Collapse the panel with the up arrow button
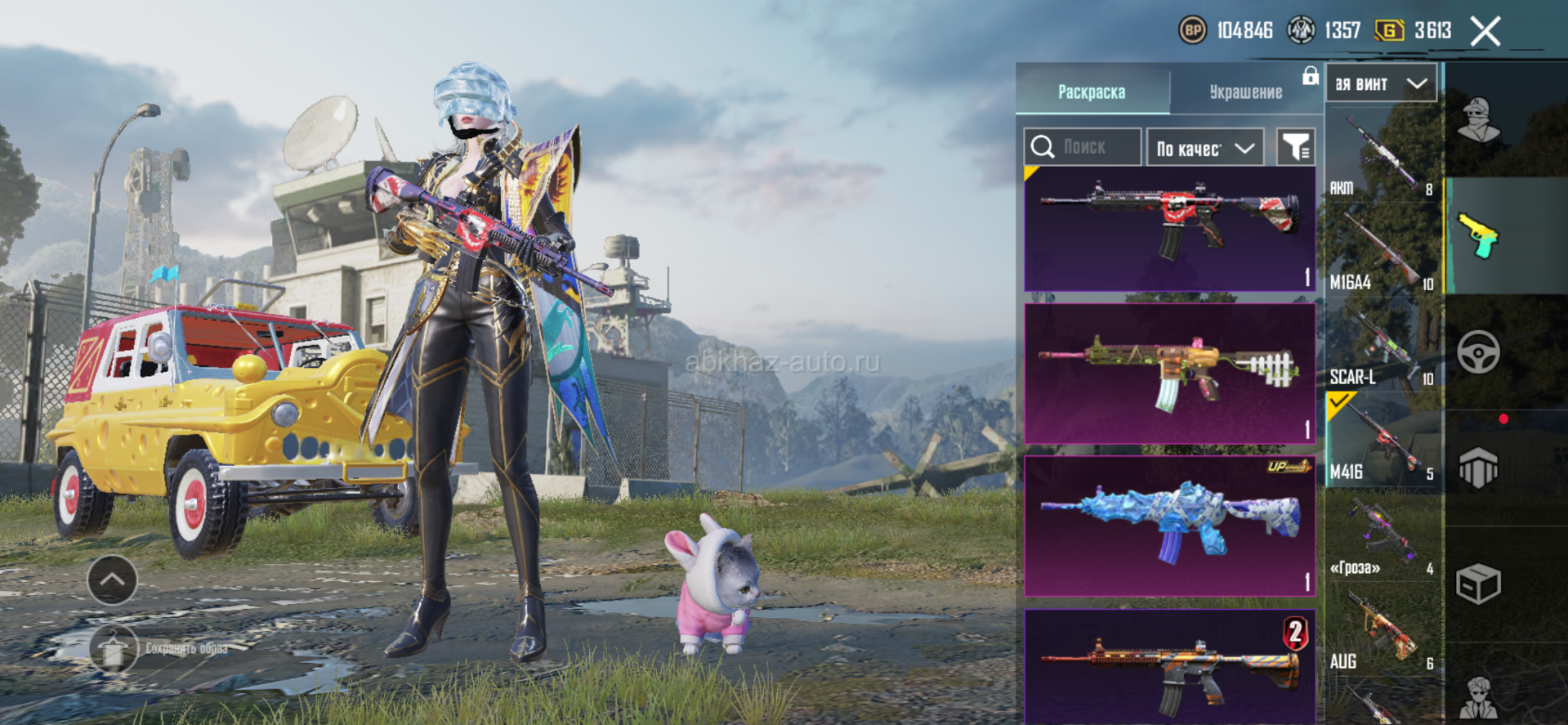The width and height of the screenshot is (1568, 725). [112, 580]
